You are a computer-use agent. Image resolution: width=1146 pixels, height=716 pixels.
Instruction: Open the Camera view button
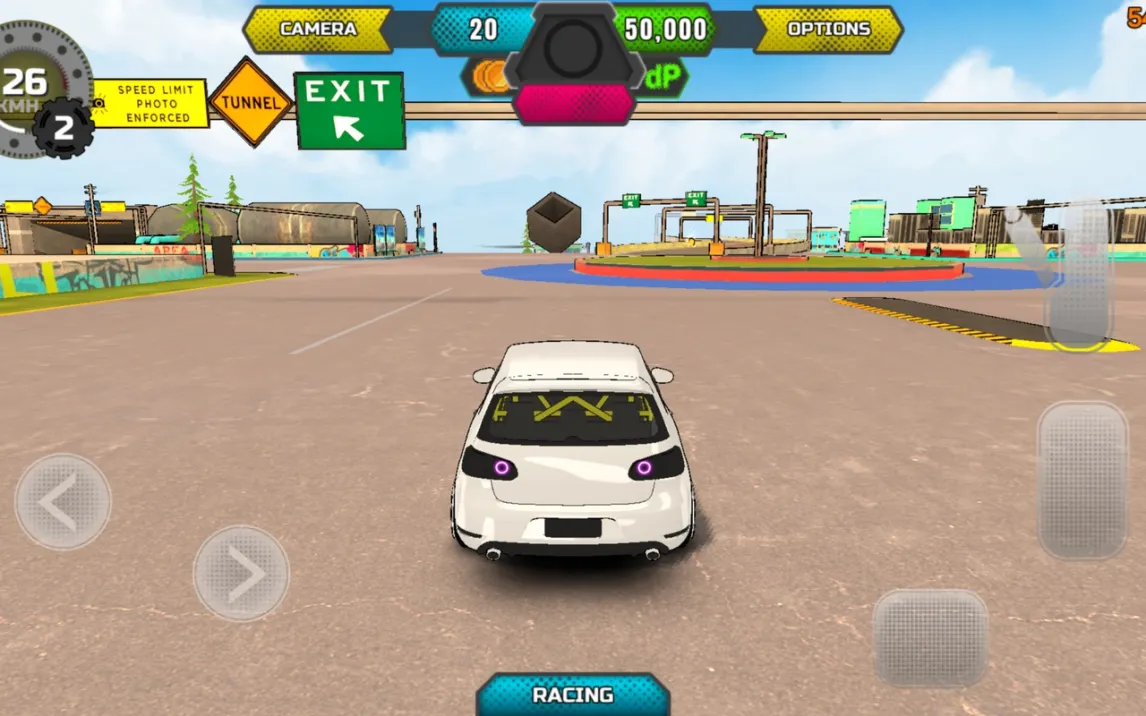pos(318,29)
